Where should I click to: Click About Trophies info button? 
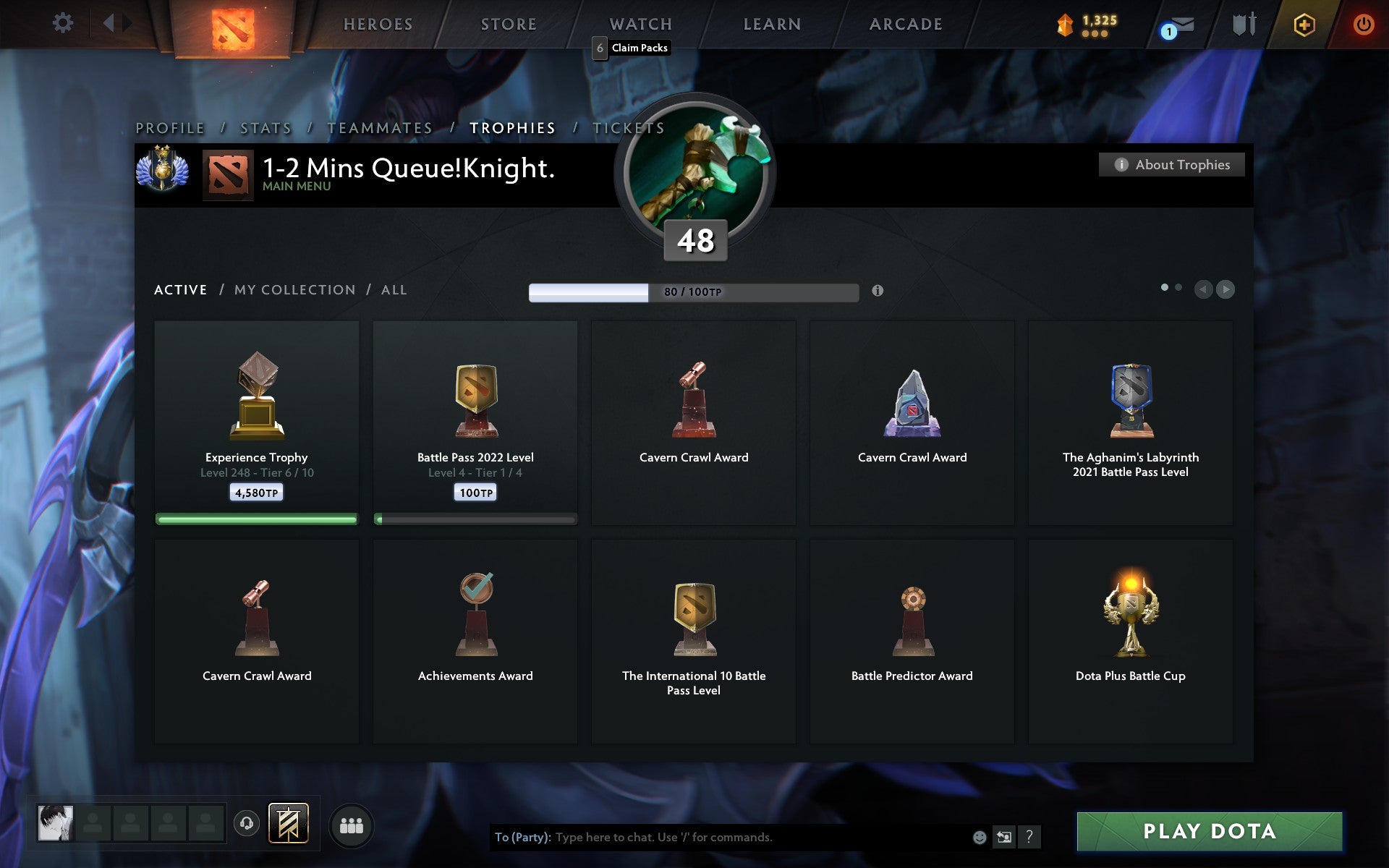click(x=1171, y=164)
